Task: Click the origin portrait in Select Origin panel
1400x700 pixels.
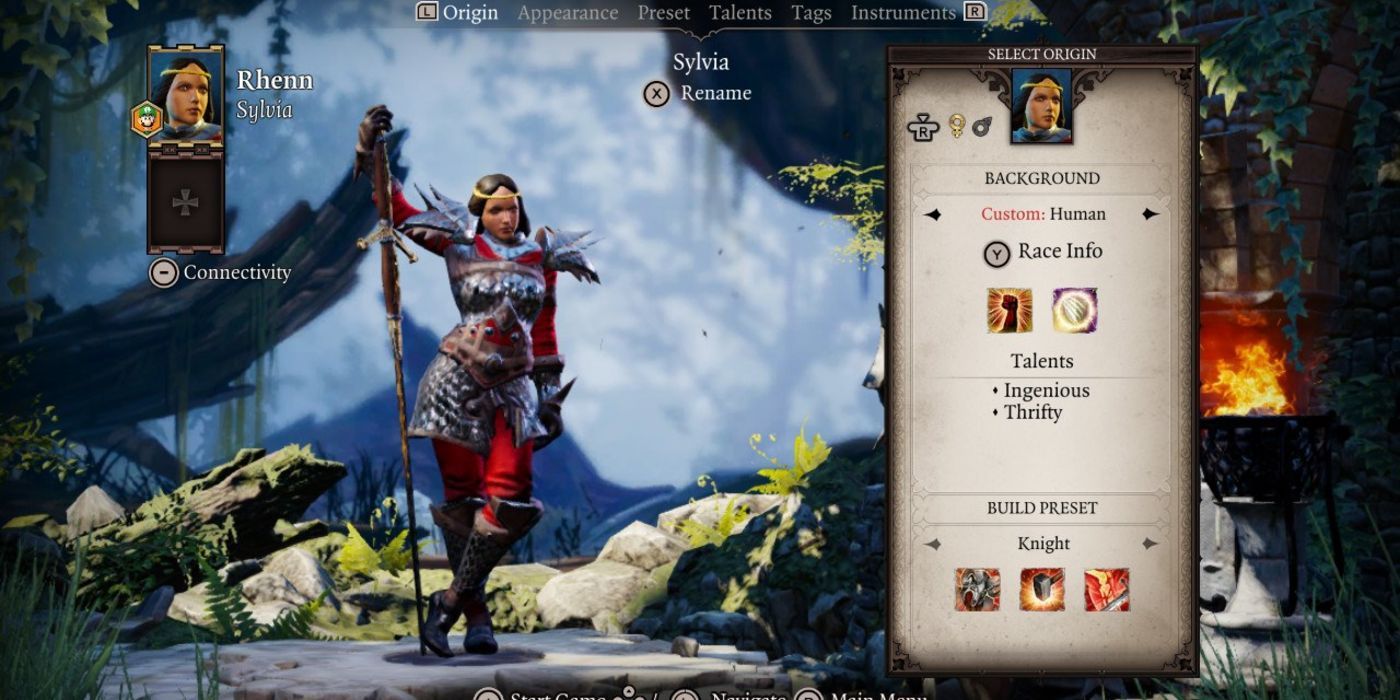Action: [1041, 105]
